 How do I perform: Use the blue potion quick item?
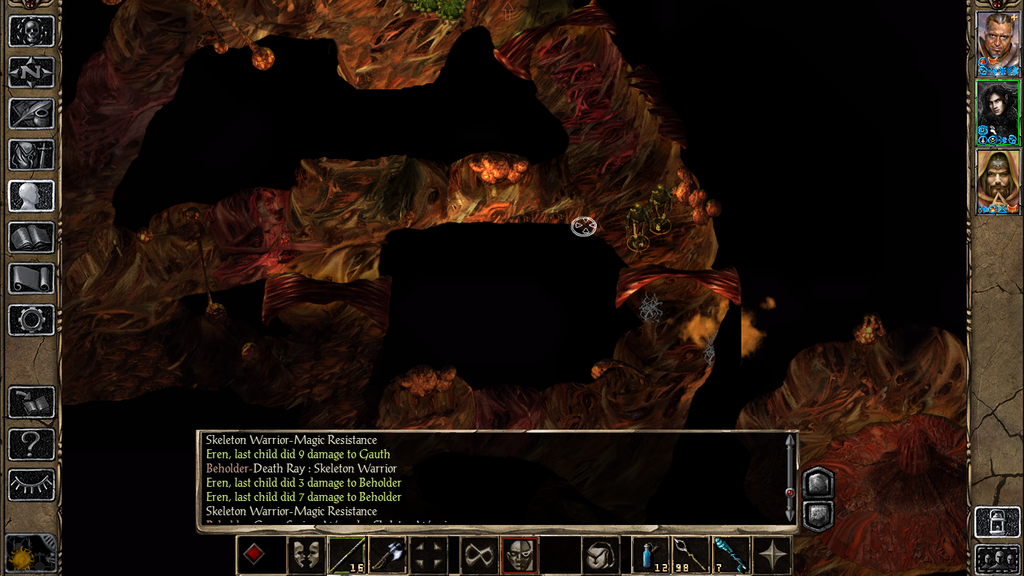click(653, 555)
